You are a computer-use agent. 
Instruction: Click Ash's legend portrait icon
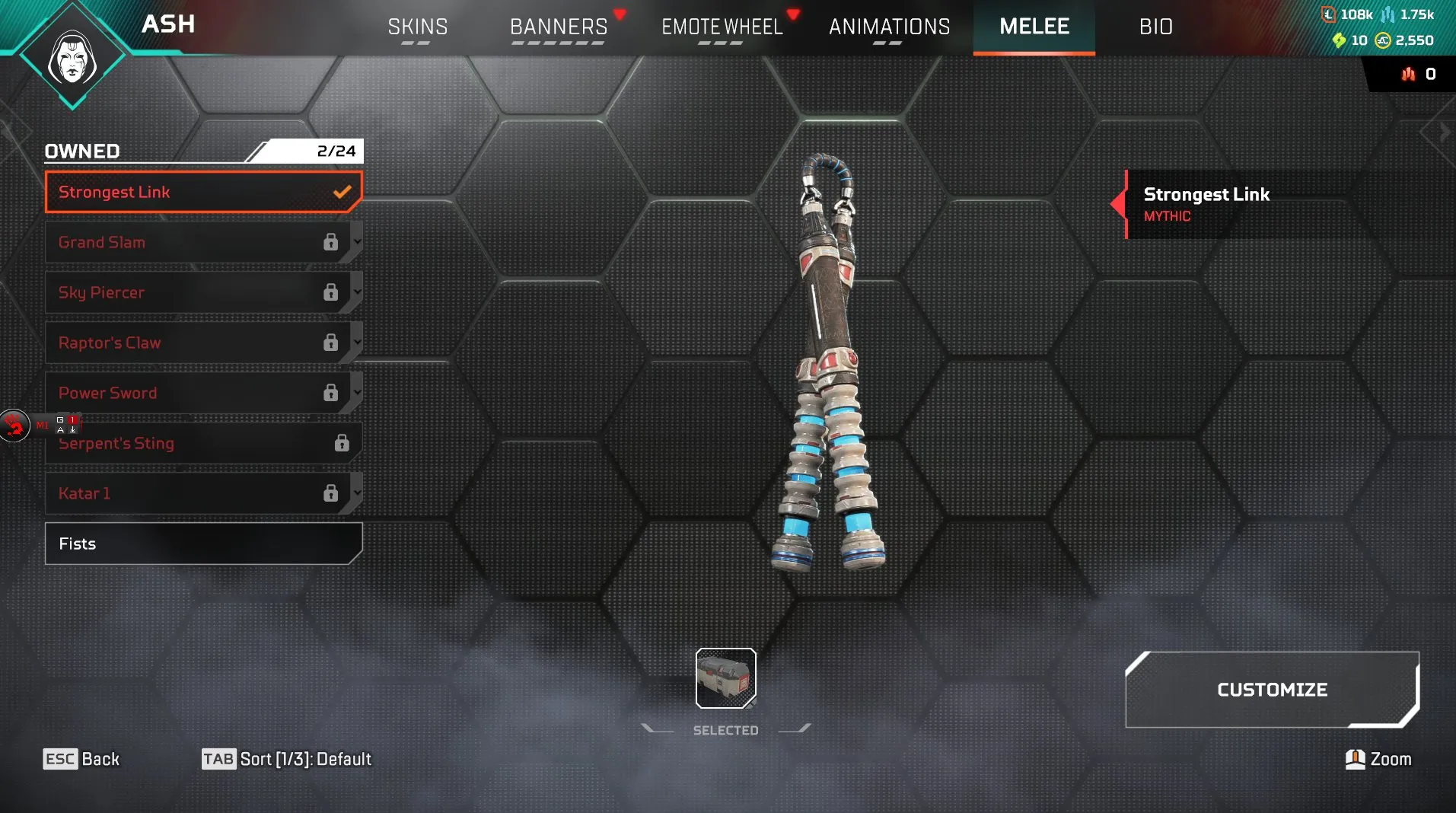pyautogui.click(x=72, y=58)
